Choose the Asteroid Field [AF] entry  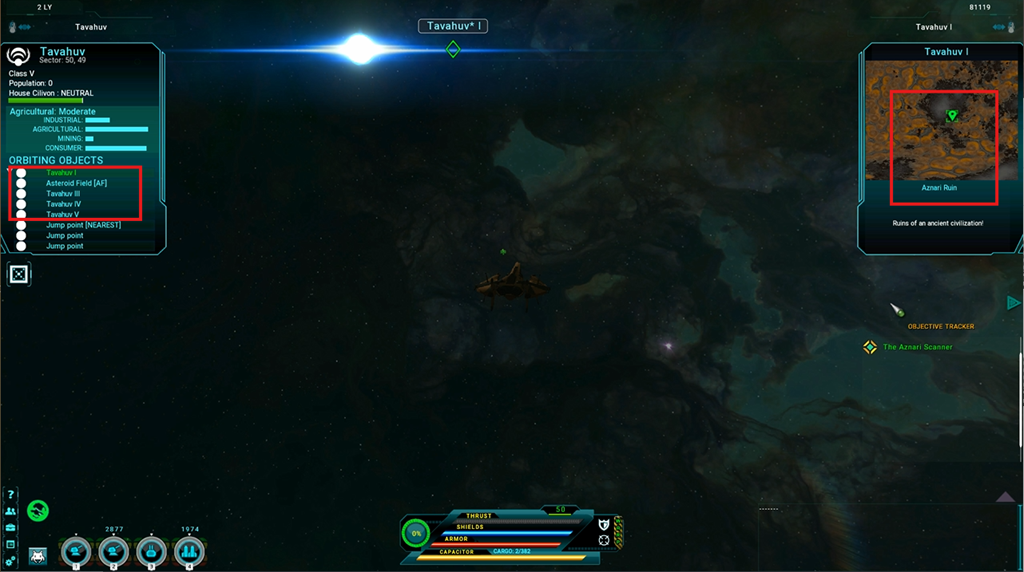(76, 183)
